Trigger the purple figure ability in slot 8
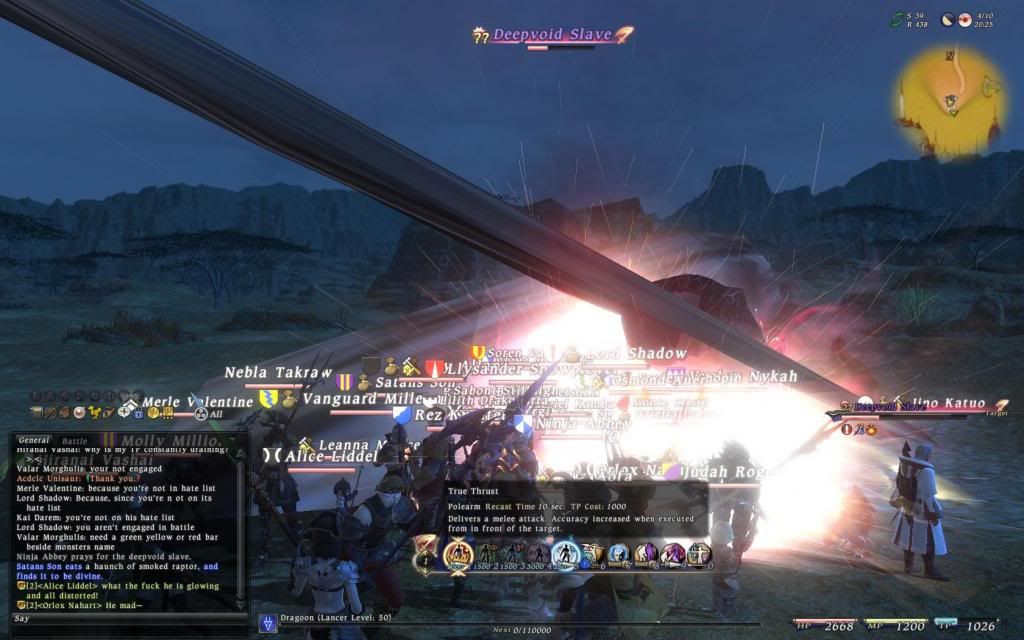The height and width of the screenshot is (640, 1024). click(646, 552)
